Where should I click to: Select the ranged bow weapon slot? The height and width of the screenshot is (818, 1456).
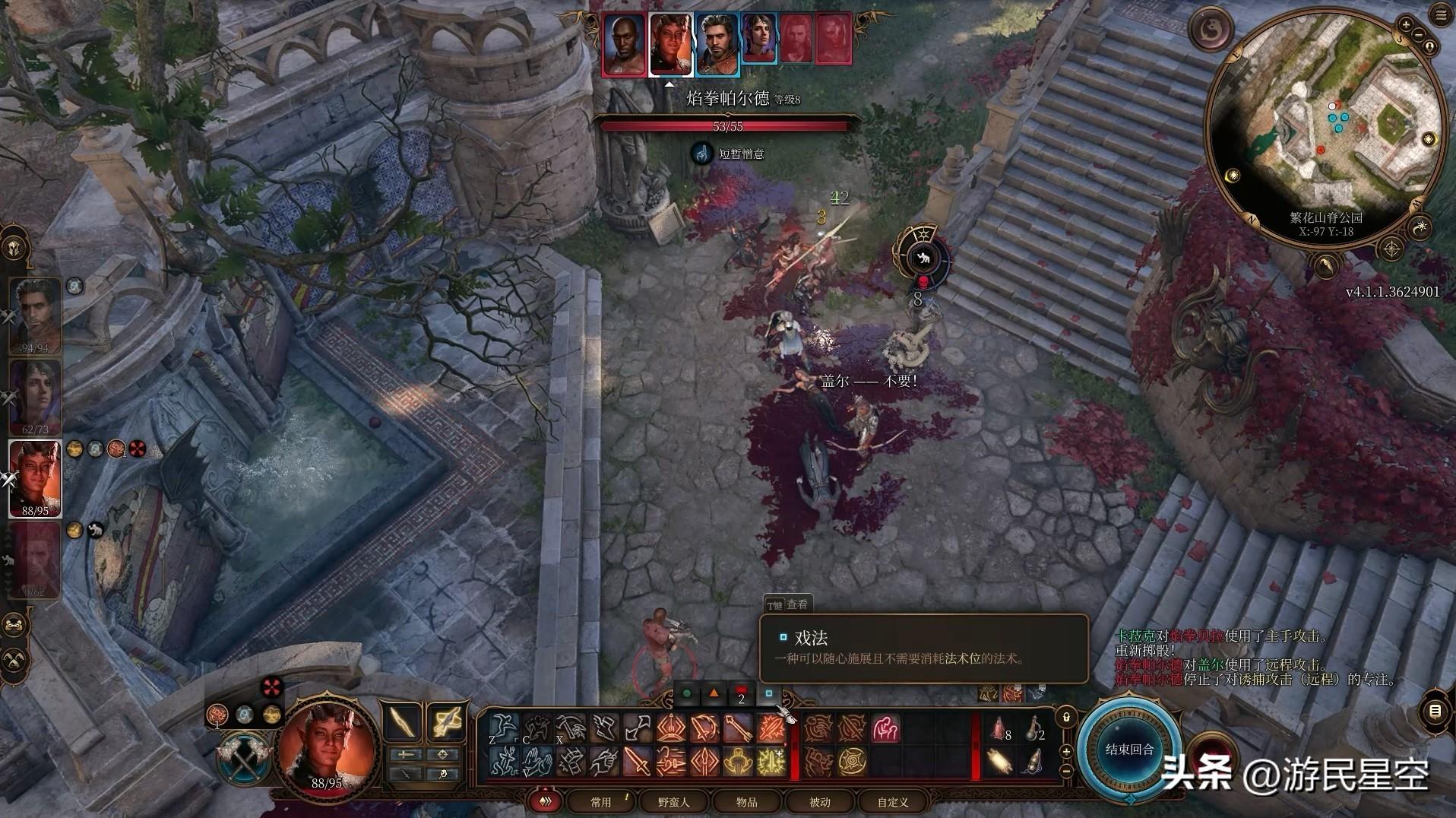pos(445,722)
